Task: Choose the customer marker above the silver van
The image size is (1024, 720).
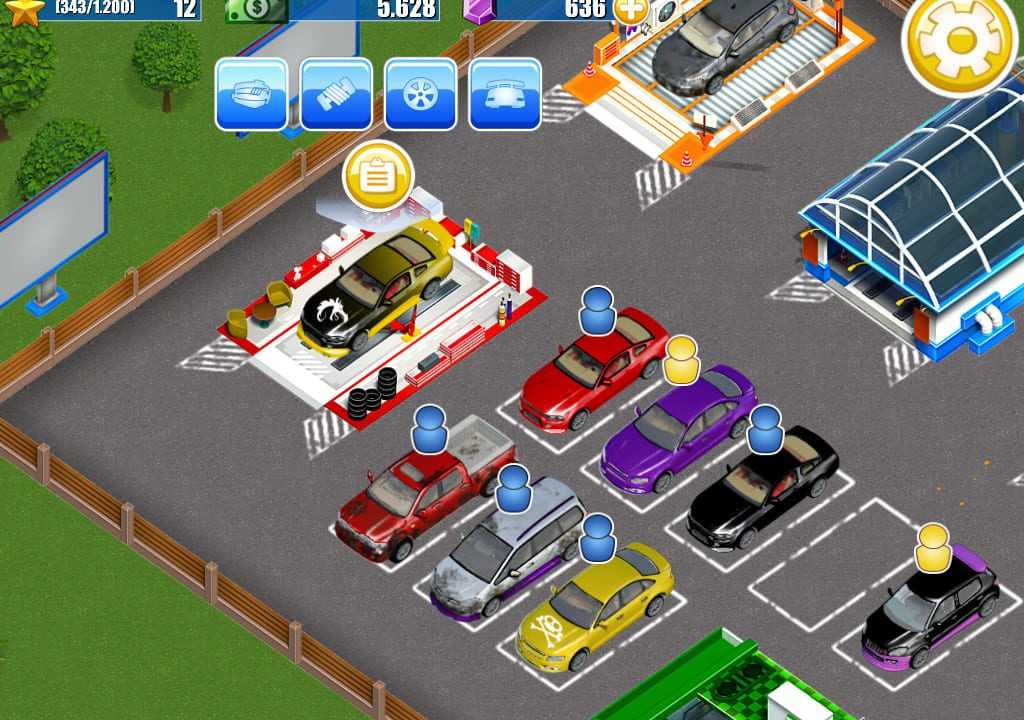Action: click(513, 488)
